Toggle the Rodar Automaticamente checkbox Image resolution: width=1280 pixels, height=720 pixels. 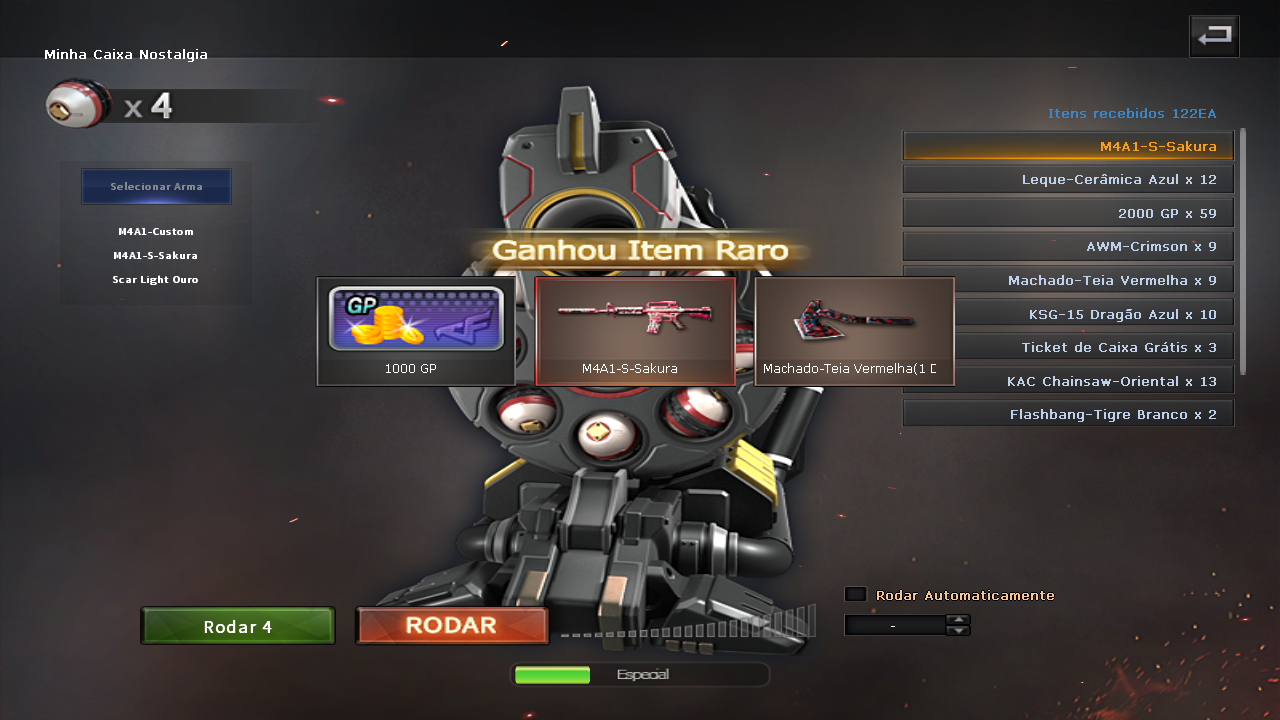click(x=856, y=594)
